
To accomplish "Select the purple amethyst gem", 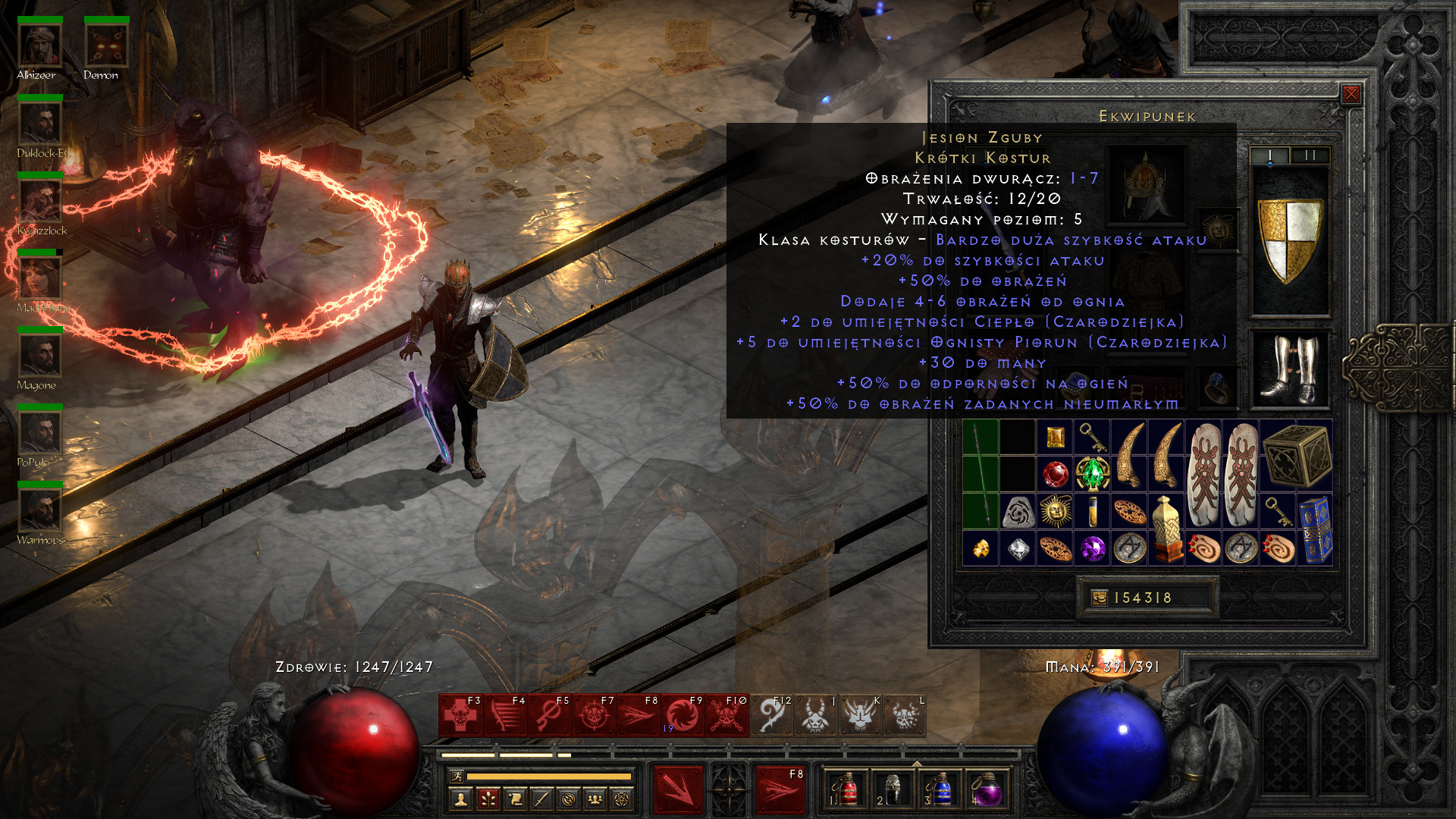I will (1092, 548).
